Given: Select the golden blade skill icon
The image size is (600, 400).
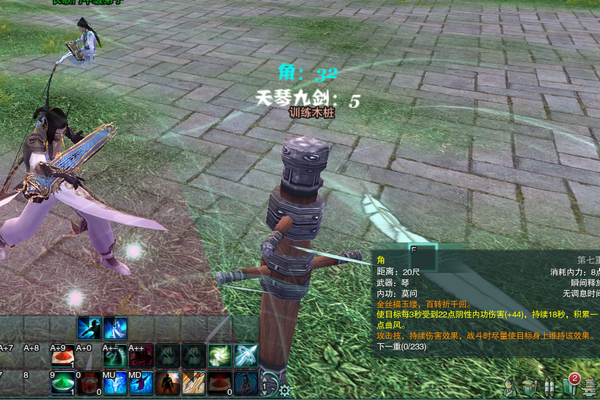Looking at the screenshot, I should (x=193, y=382).
